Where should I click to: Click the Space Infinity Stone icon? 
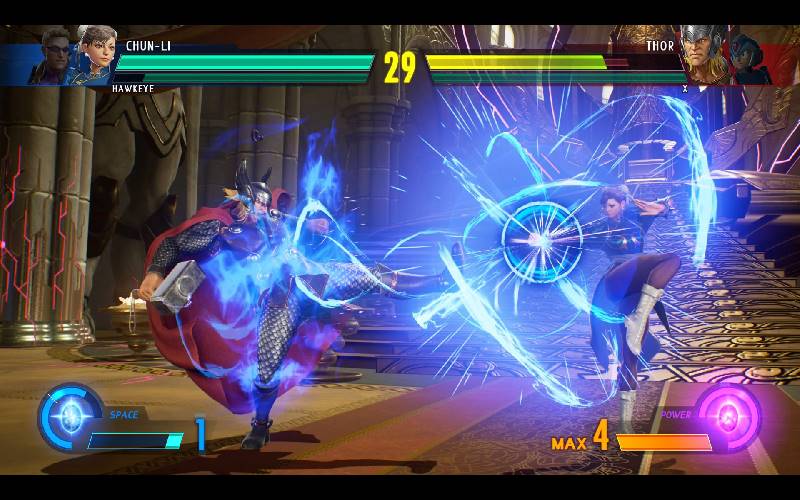[68, 417]
